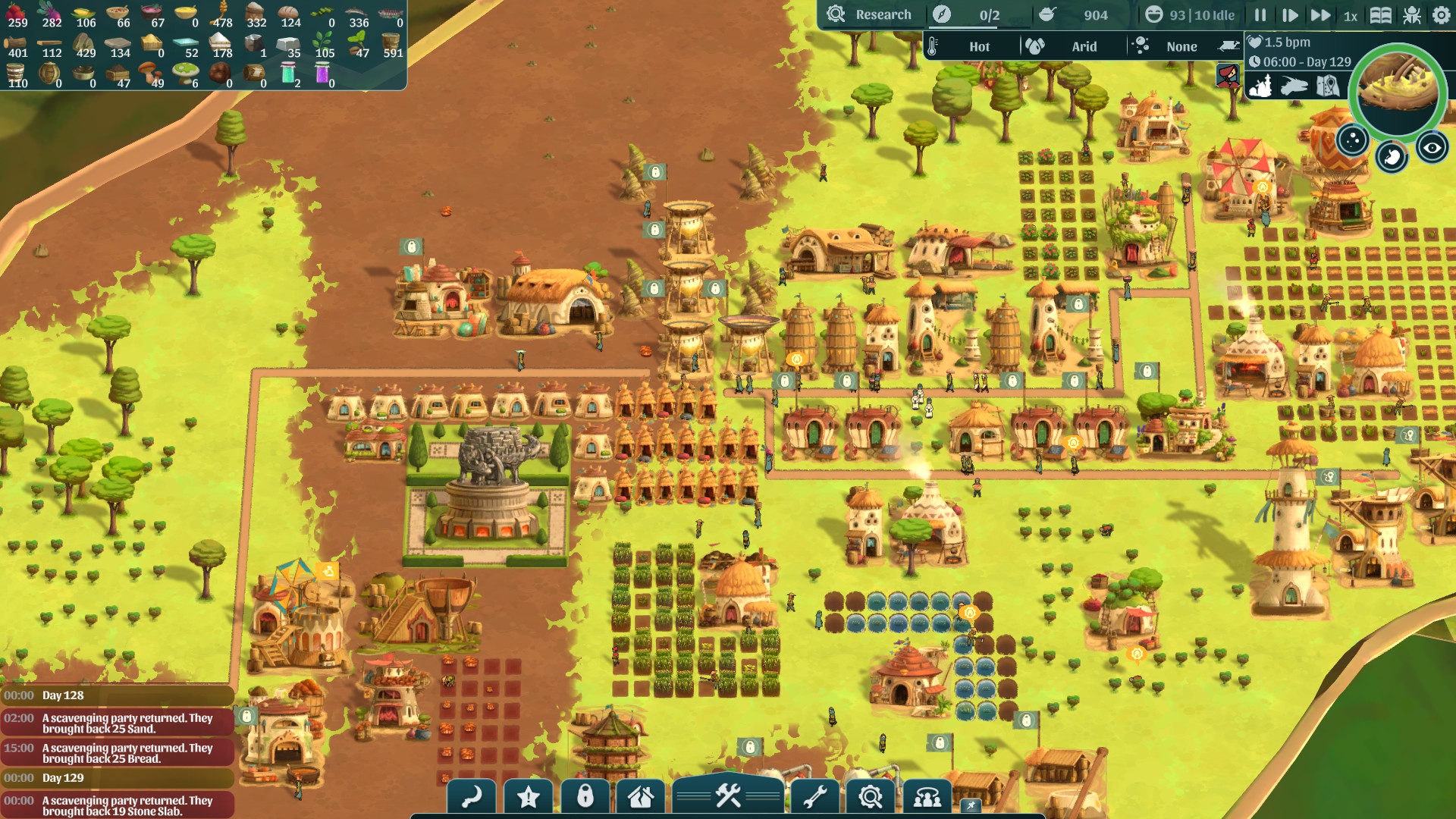Image resolution: width=1456 pixels, height=819 pixels.
Task: Open the map marker icon
Action: click(x=1327, y=86)
